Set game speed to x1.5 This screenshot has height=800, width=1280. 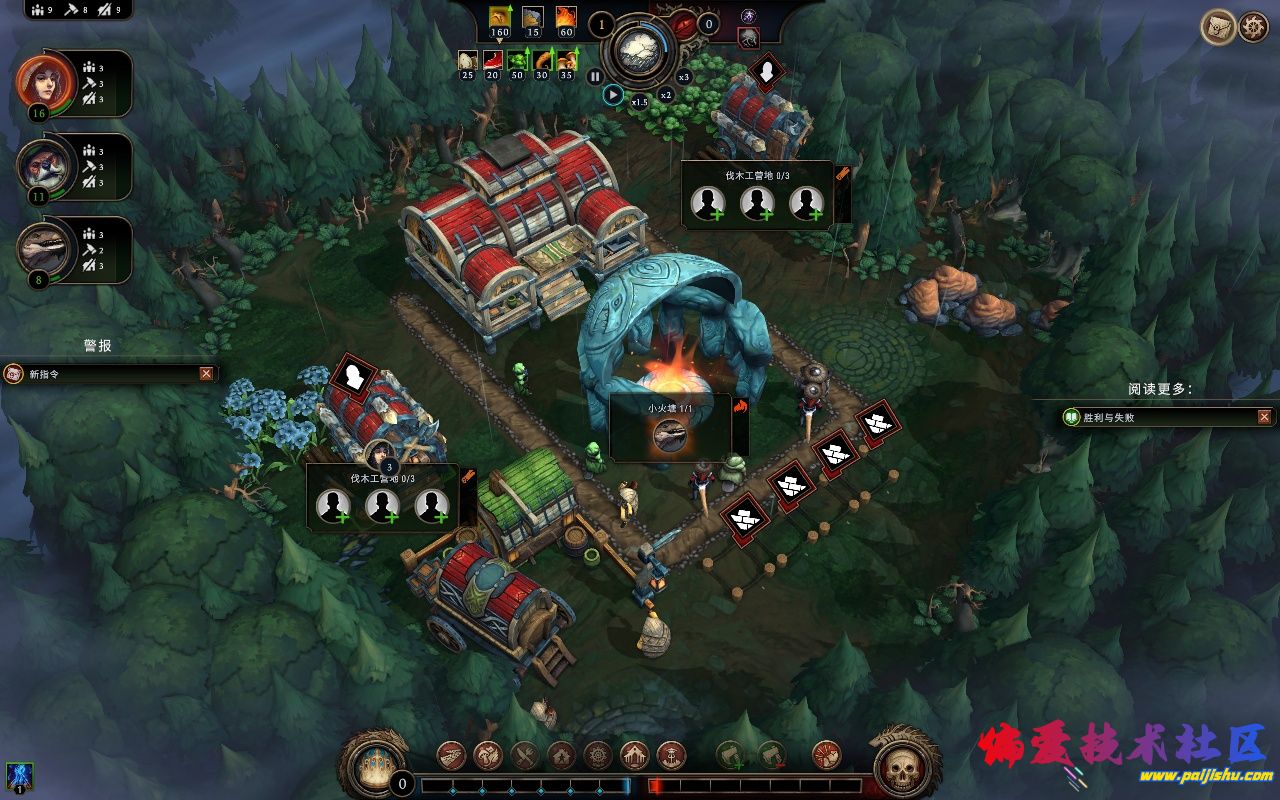[640, 102]
